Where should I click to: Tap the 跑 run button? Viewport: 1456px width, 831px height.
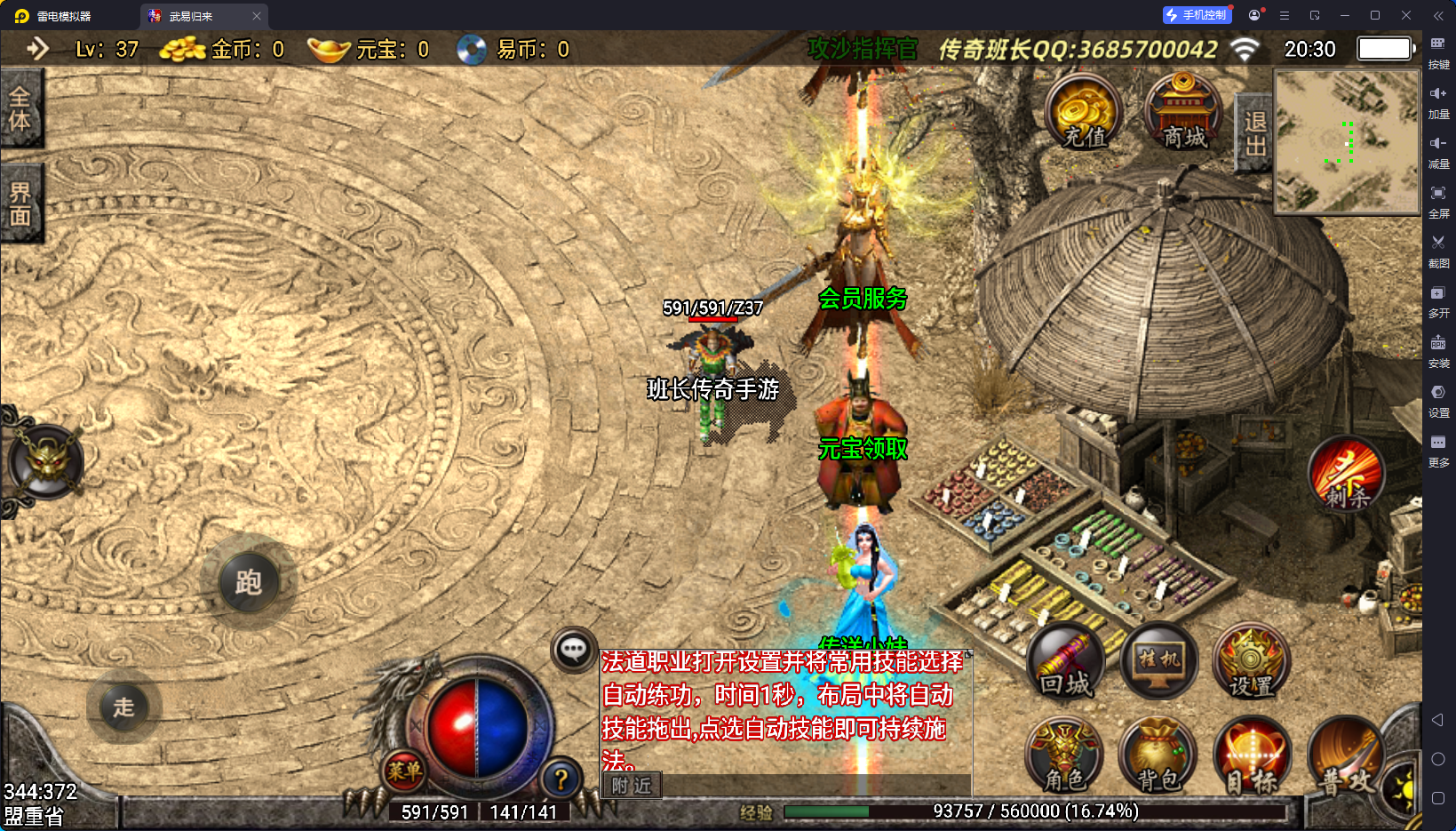point(249,582)
